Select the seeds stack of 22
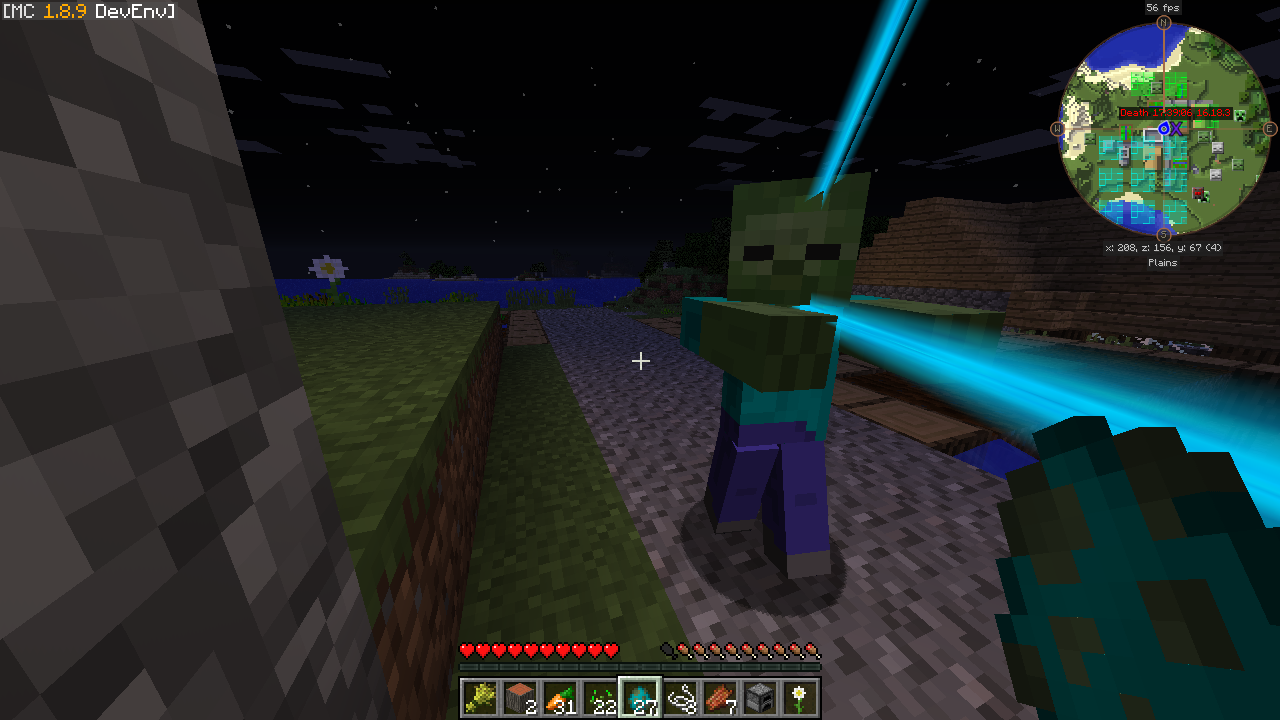Screen dimensions: 1280x720 600,697
